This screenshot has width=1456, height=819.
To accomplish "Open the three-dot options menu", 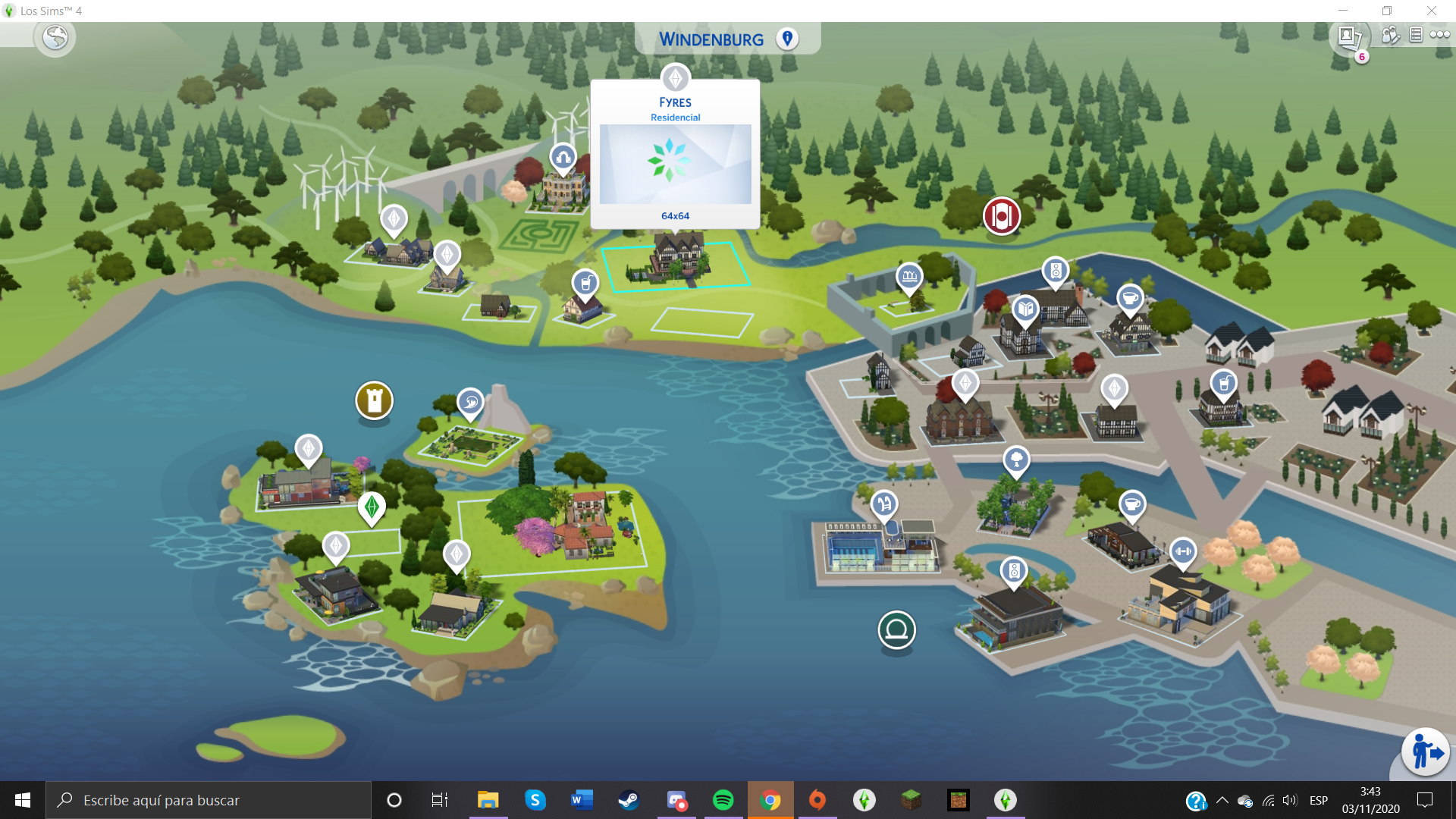I will pyautogui.click(x=1440, y=35).
